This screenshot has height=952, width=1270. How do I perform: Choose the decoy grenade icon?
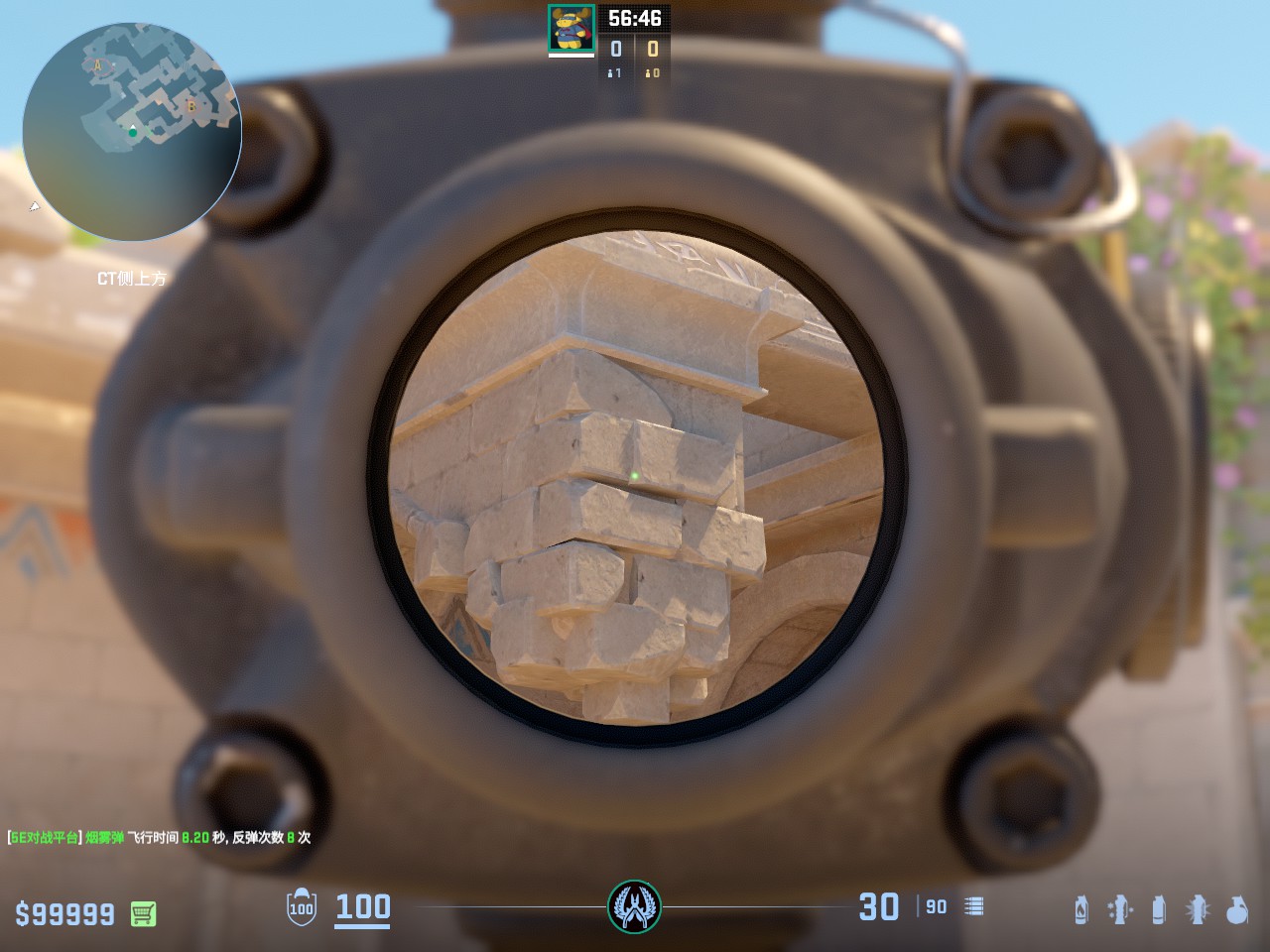tap(1120, 909)
